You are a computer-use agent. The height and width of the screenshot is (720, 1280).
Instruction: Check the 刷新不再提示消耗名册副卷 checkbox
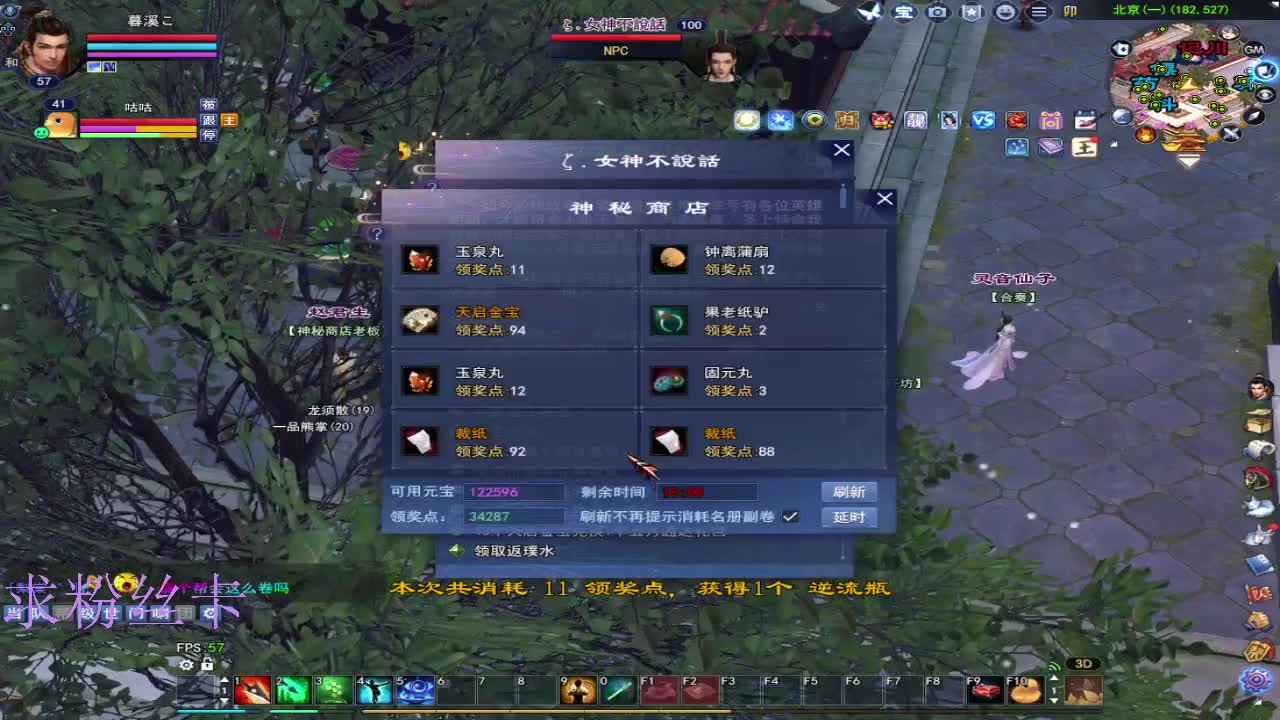pos(790,517)
